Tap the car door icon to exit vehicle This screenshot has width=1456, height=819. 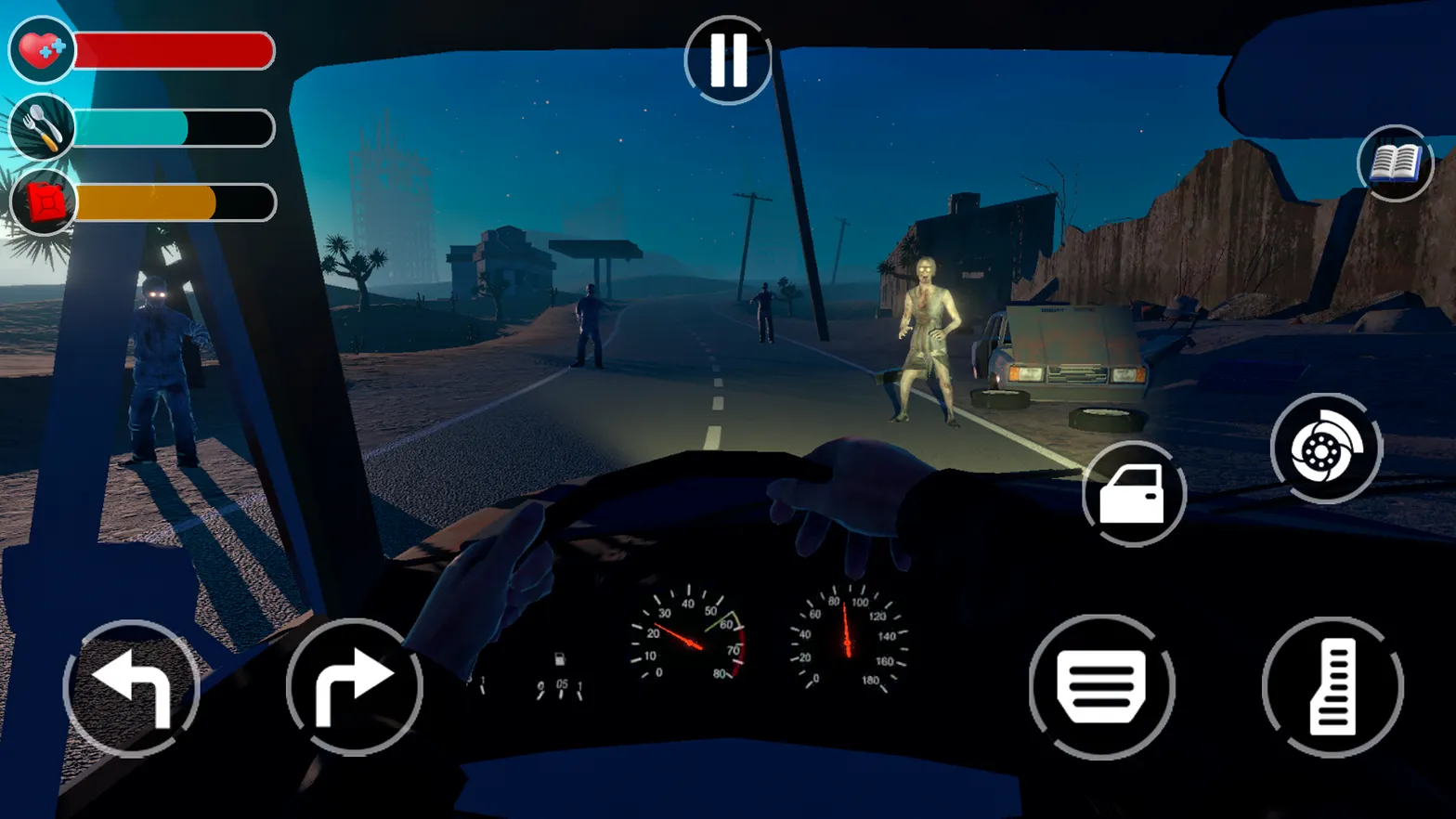1132,494
